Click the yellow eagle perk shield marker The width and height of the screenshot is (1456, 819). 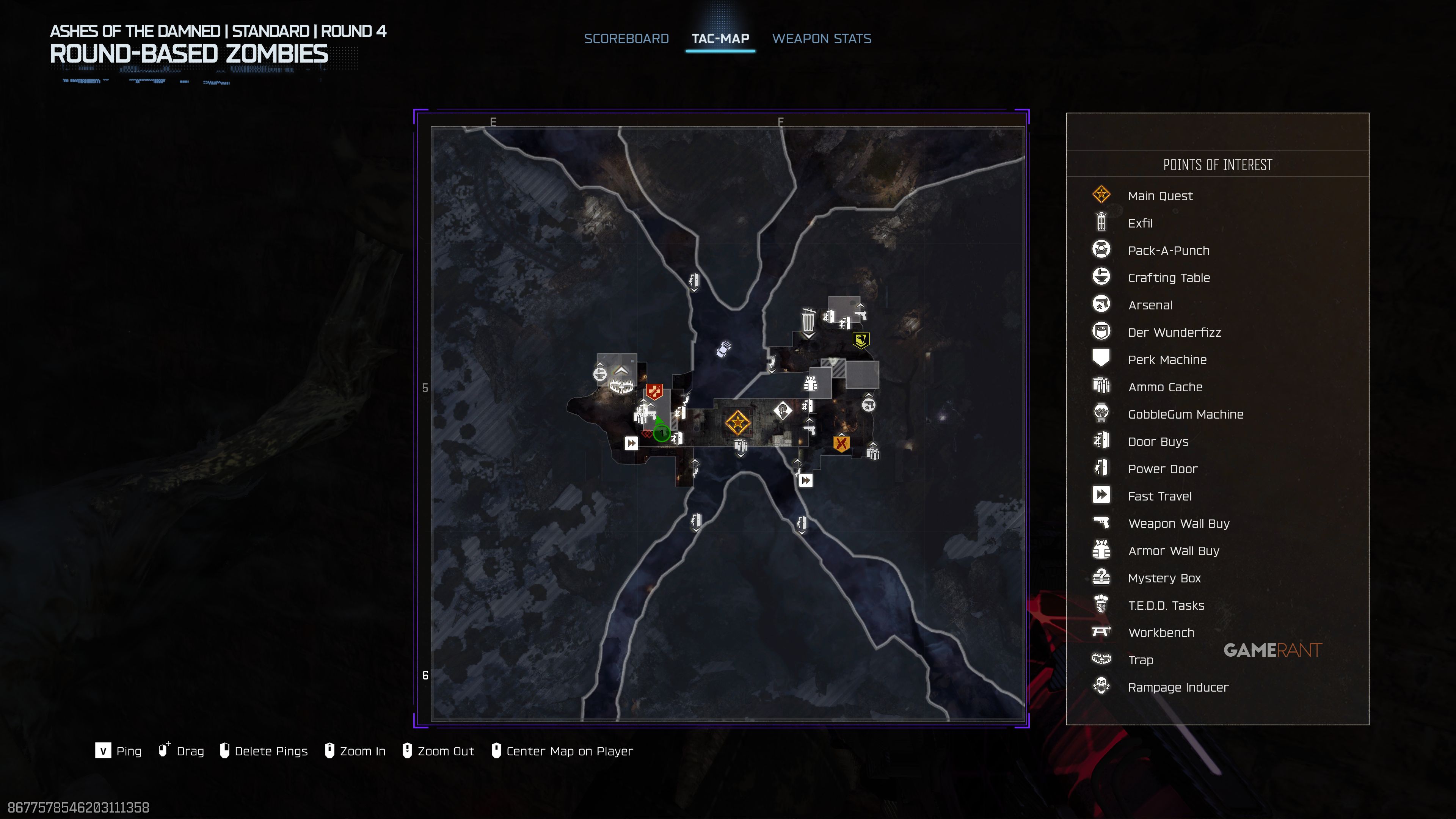(x=860, y=340)
